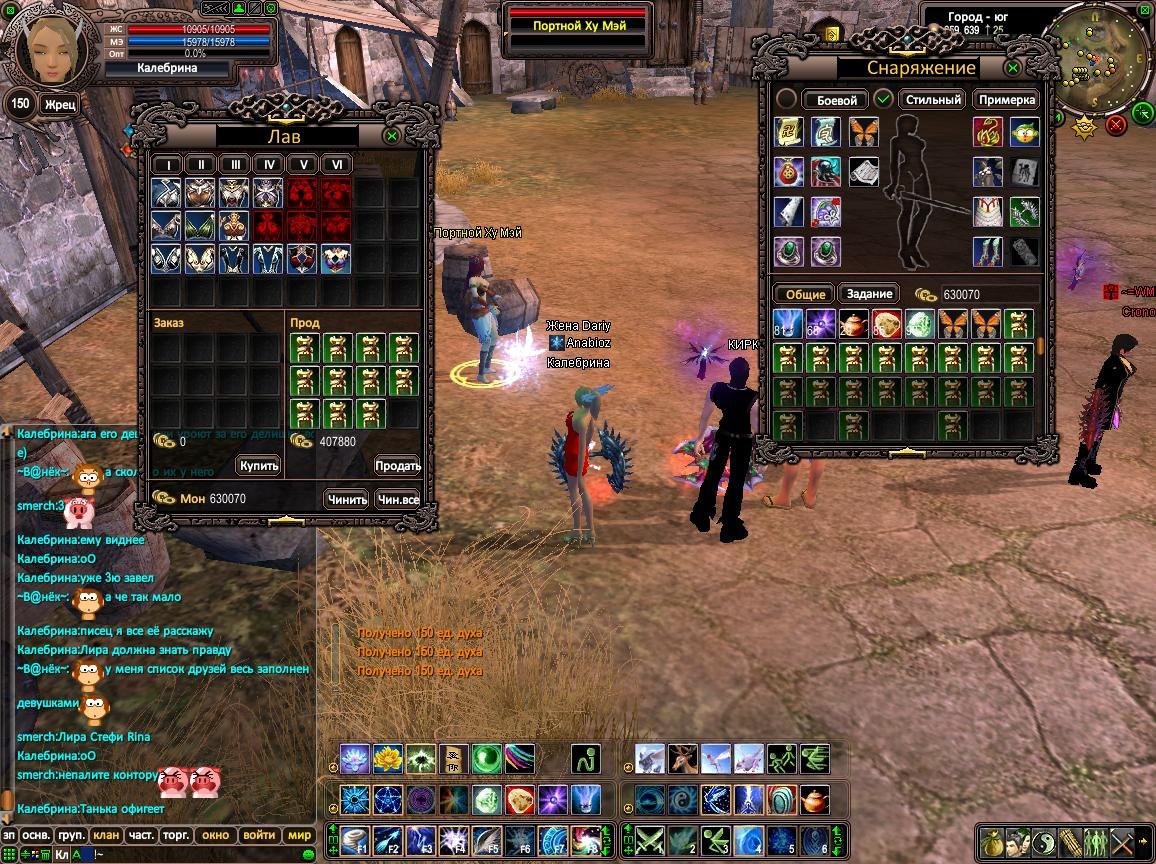
Task: Repair everything with Чин.все button
Action: point(397,499)
